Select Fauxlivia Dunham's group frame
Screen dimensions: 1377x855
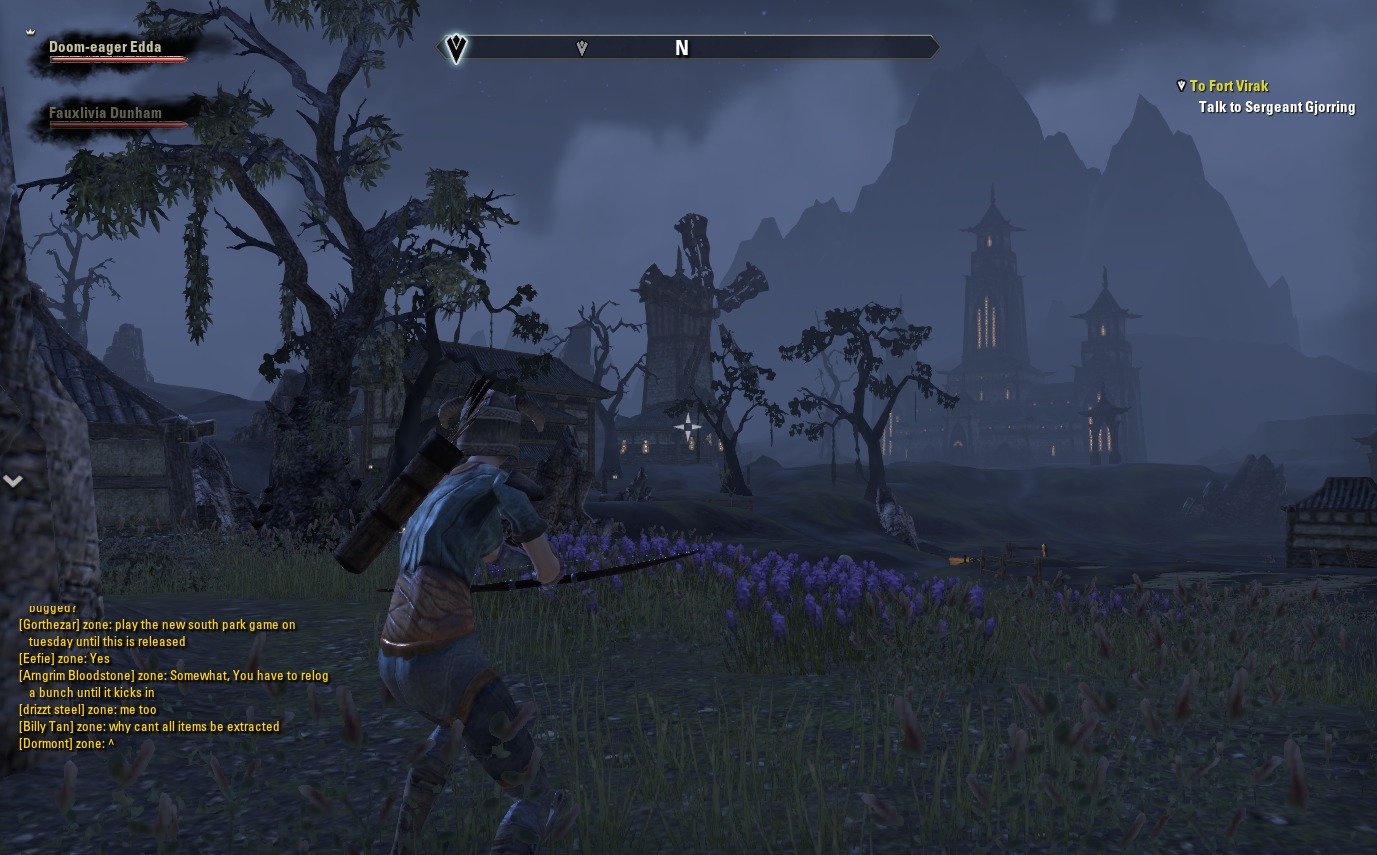coord(105,113)
